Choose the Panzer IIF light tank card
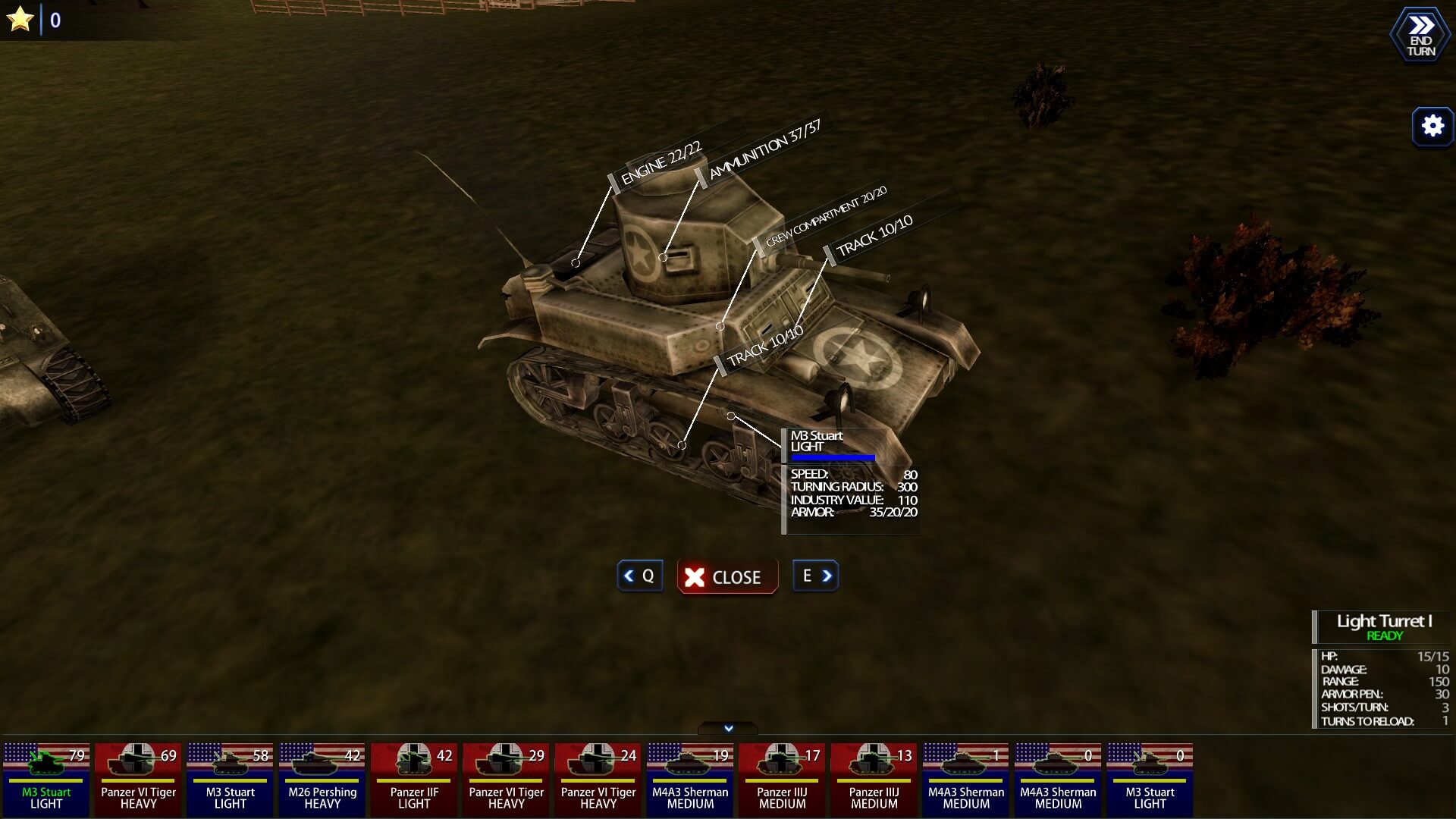The height and width of the screenshot is (819, 1456). (414, 779)
